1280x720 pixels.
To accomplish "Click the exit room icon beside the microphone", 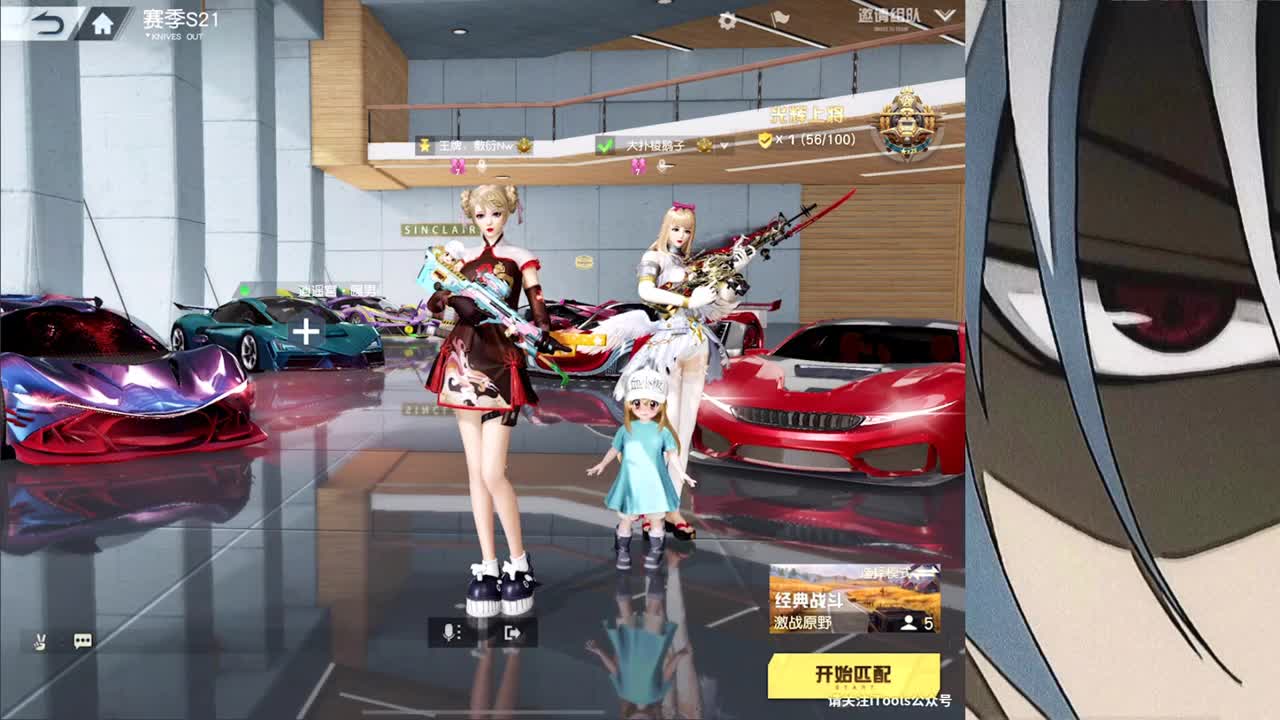I will click(x=514, y=634).
